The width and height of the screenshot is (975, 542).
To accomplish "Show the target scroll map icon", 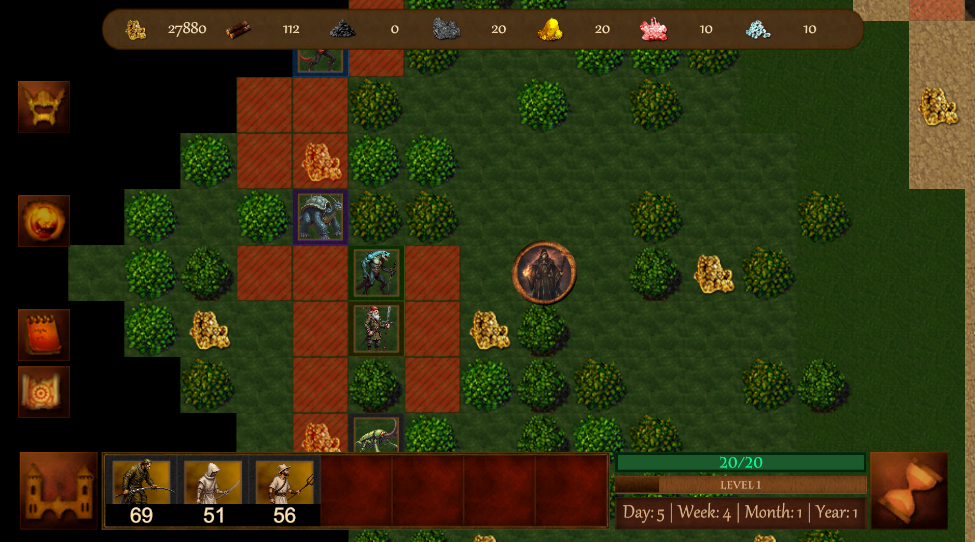I will tap(44, 391).
